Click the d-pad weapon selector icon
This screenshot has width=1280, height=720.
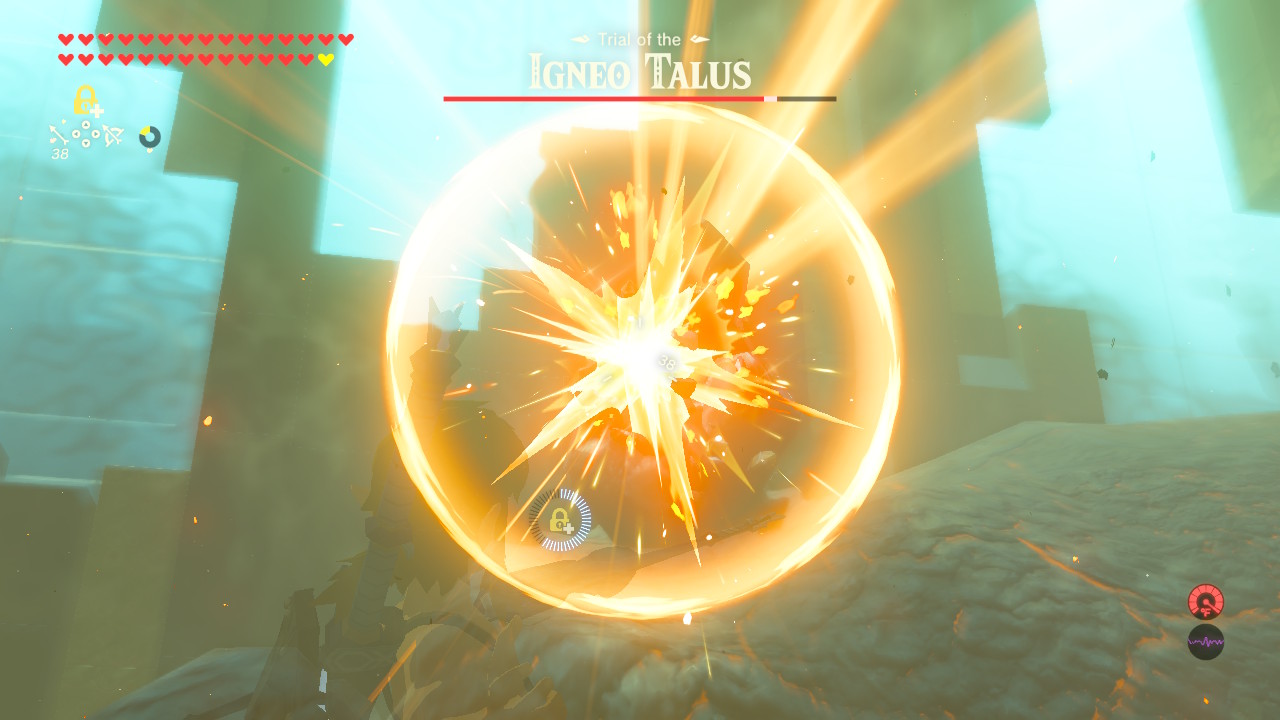tap(85, 134)
